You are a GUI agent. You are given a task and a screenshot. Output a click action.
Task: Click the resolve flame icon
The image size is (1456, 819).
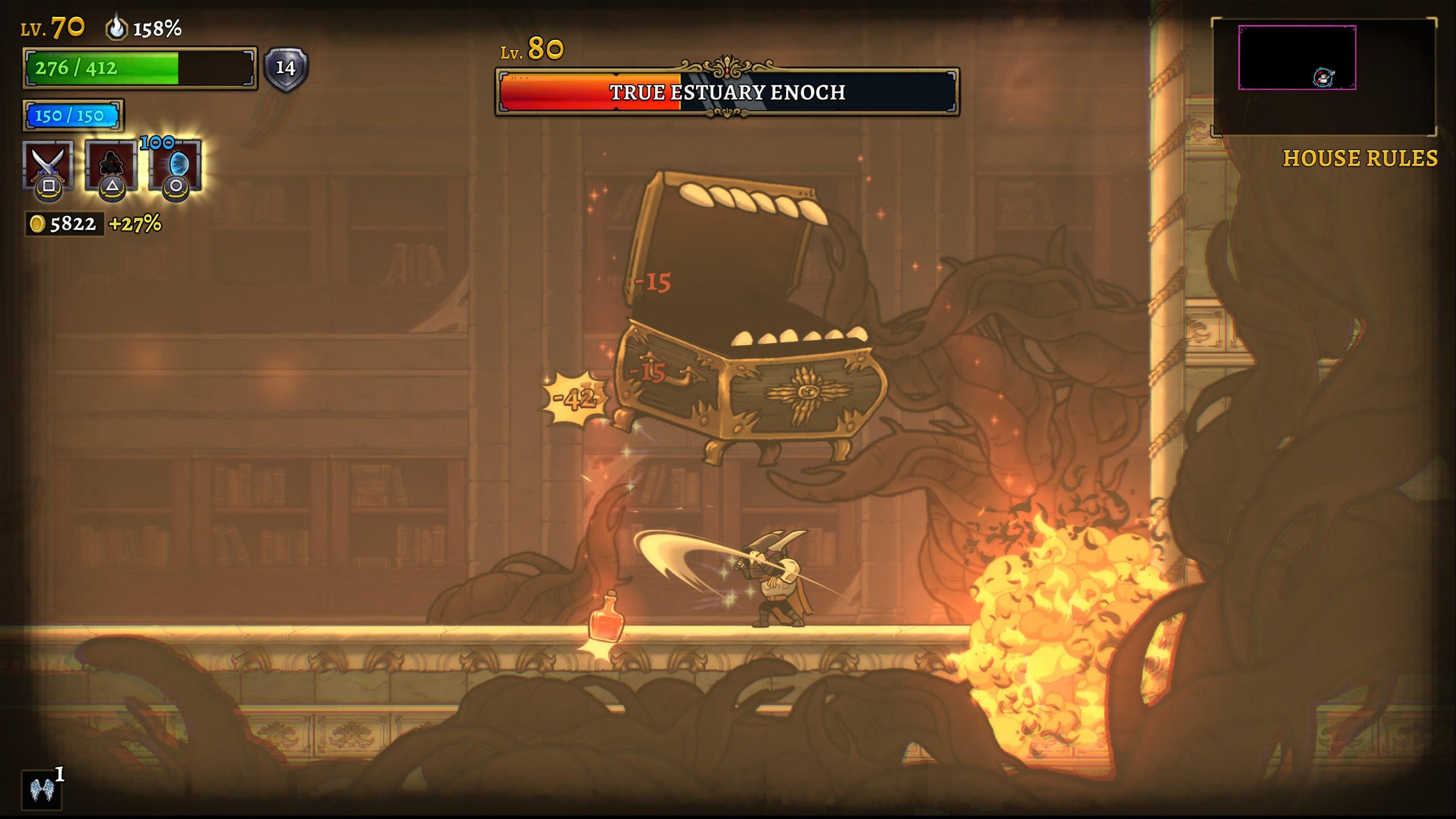coord(116,27)
